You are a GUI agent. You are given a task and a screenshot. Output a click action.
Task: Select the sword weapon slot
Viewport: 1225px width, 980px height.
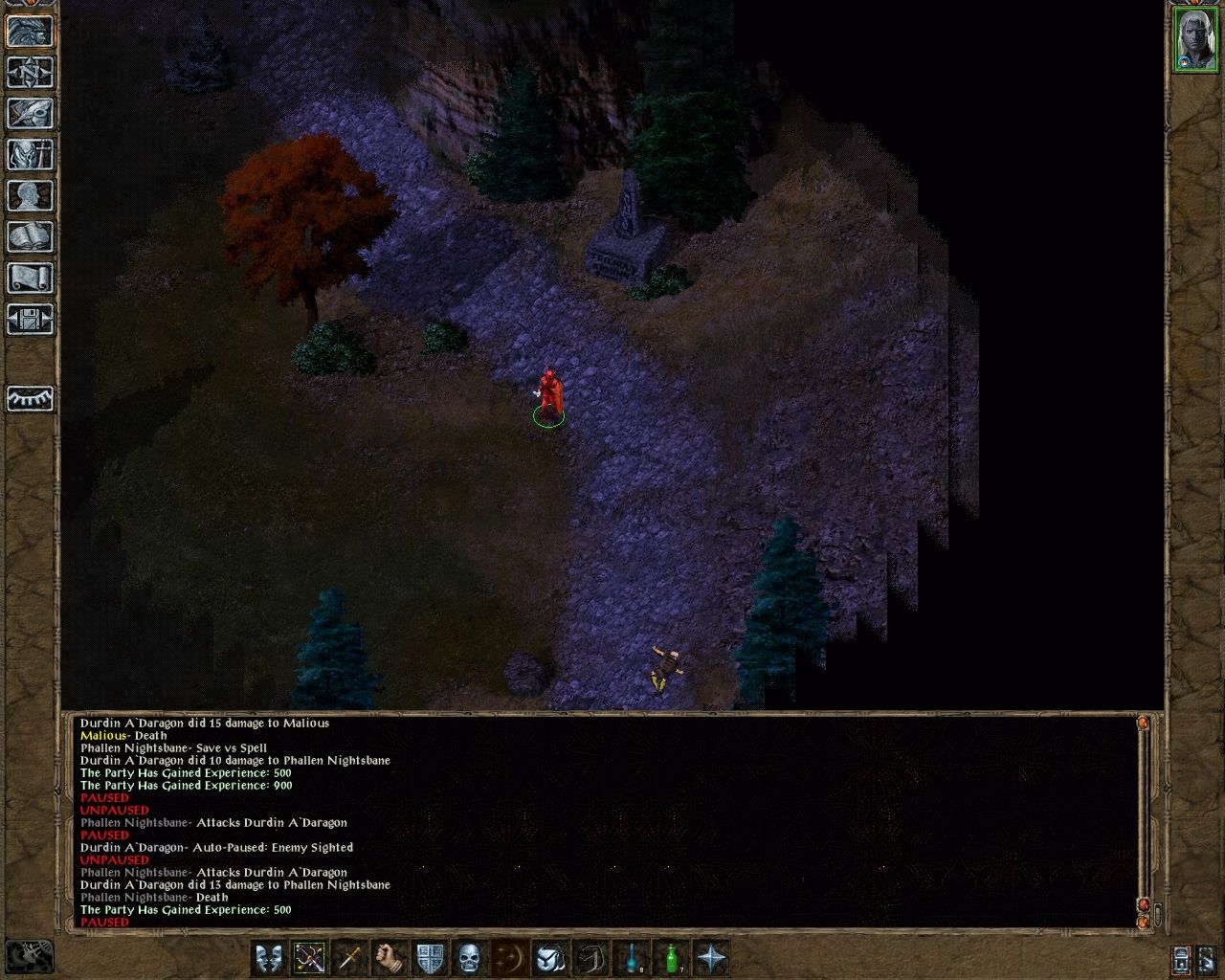(x=349, y=958)
